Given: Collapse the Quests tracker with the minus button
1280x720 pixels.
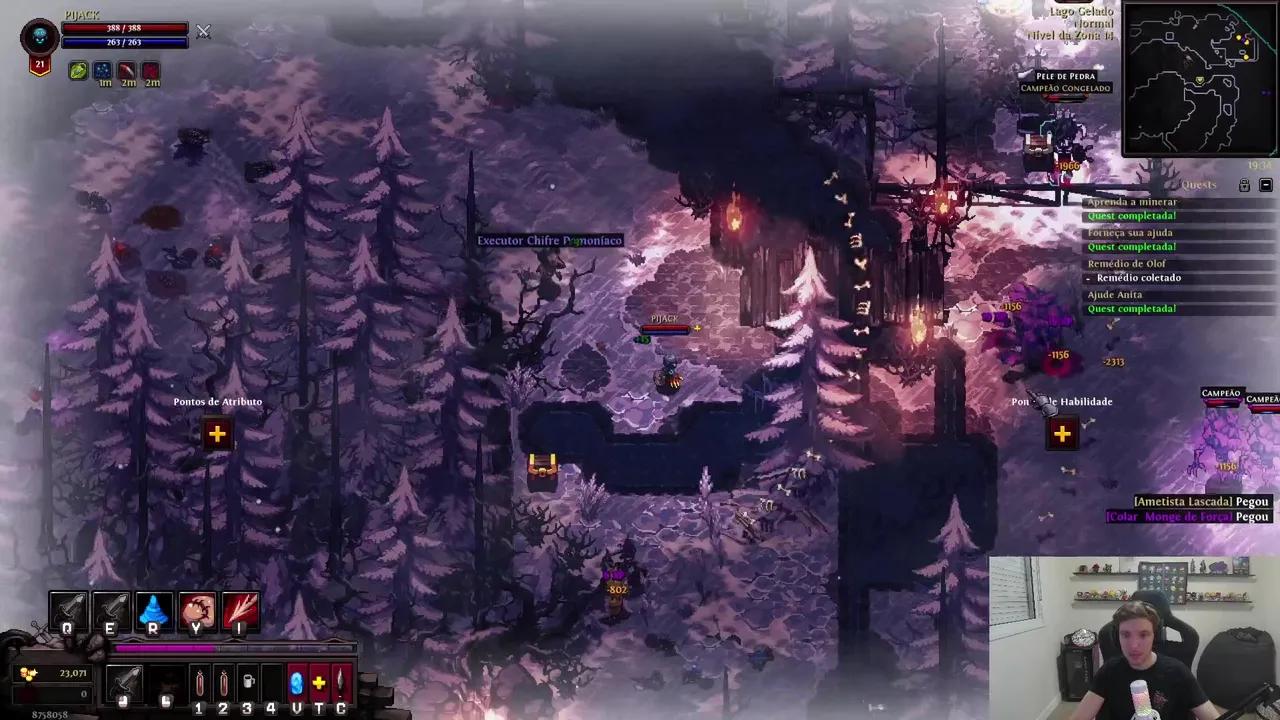Looking at the screenshot, I should coord(1265,186).
